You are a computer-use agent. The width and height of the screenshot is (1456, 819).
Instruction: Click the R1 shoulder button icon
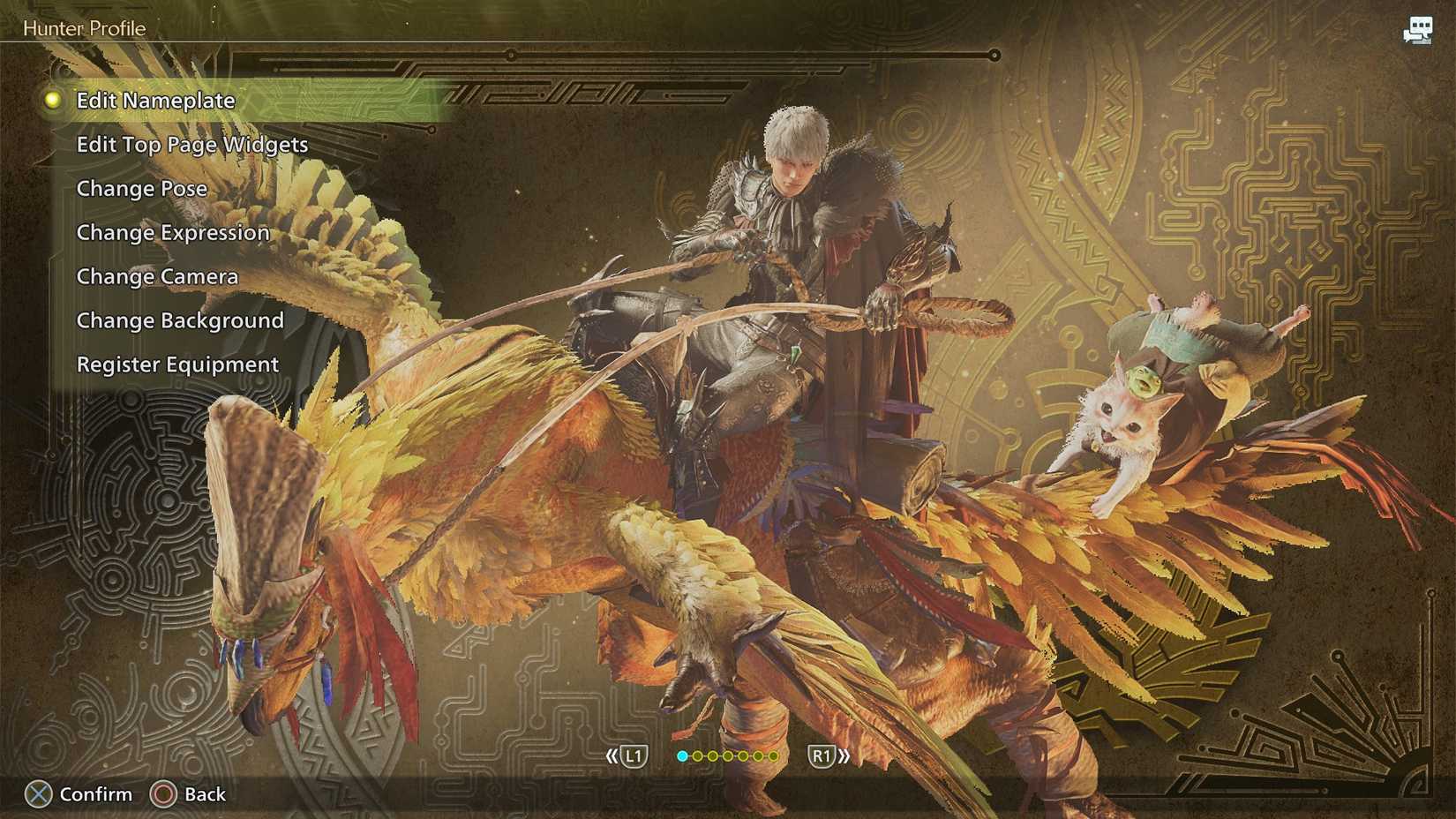click(823, 756)
